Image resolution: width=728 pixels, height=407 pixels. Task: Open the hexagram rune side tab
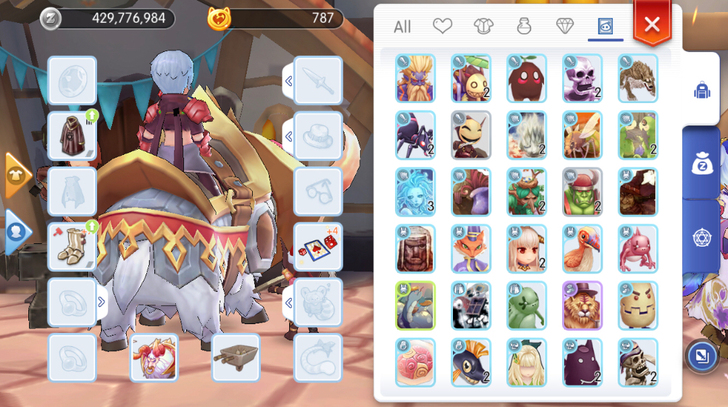(x=703, y=238)
